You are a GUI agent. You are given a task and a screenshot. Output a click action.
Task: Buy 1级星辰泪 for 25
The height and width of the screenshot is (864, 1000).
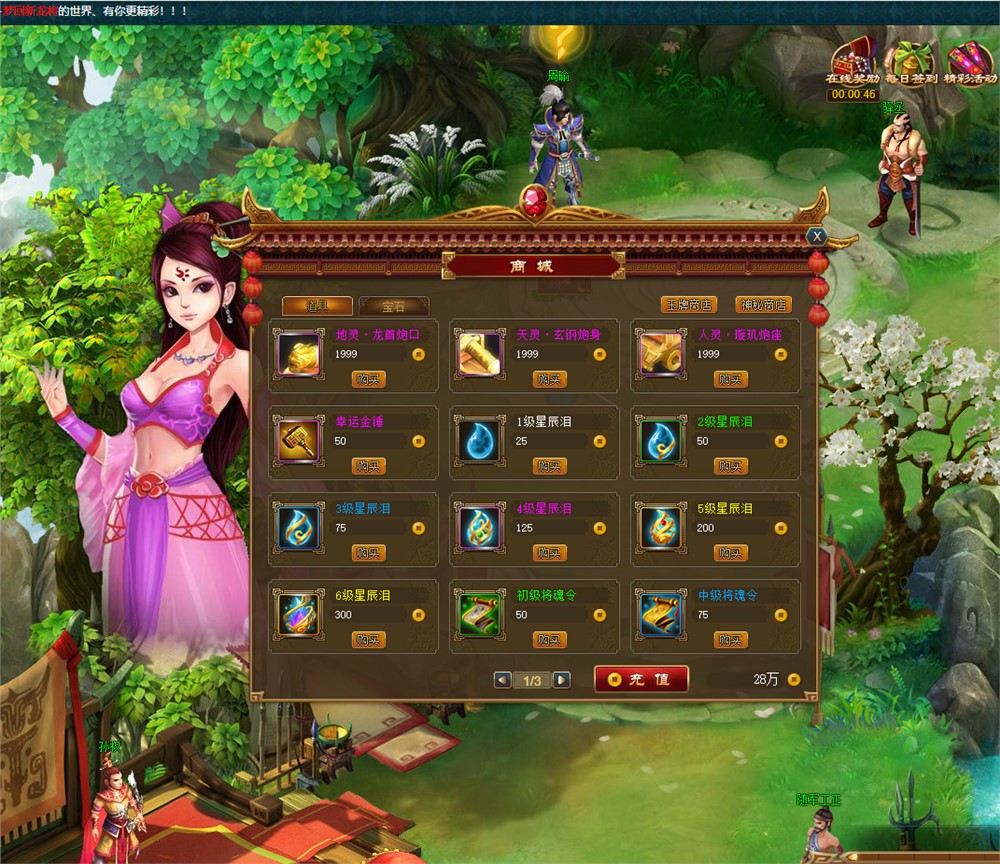[x=550, y=466]
